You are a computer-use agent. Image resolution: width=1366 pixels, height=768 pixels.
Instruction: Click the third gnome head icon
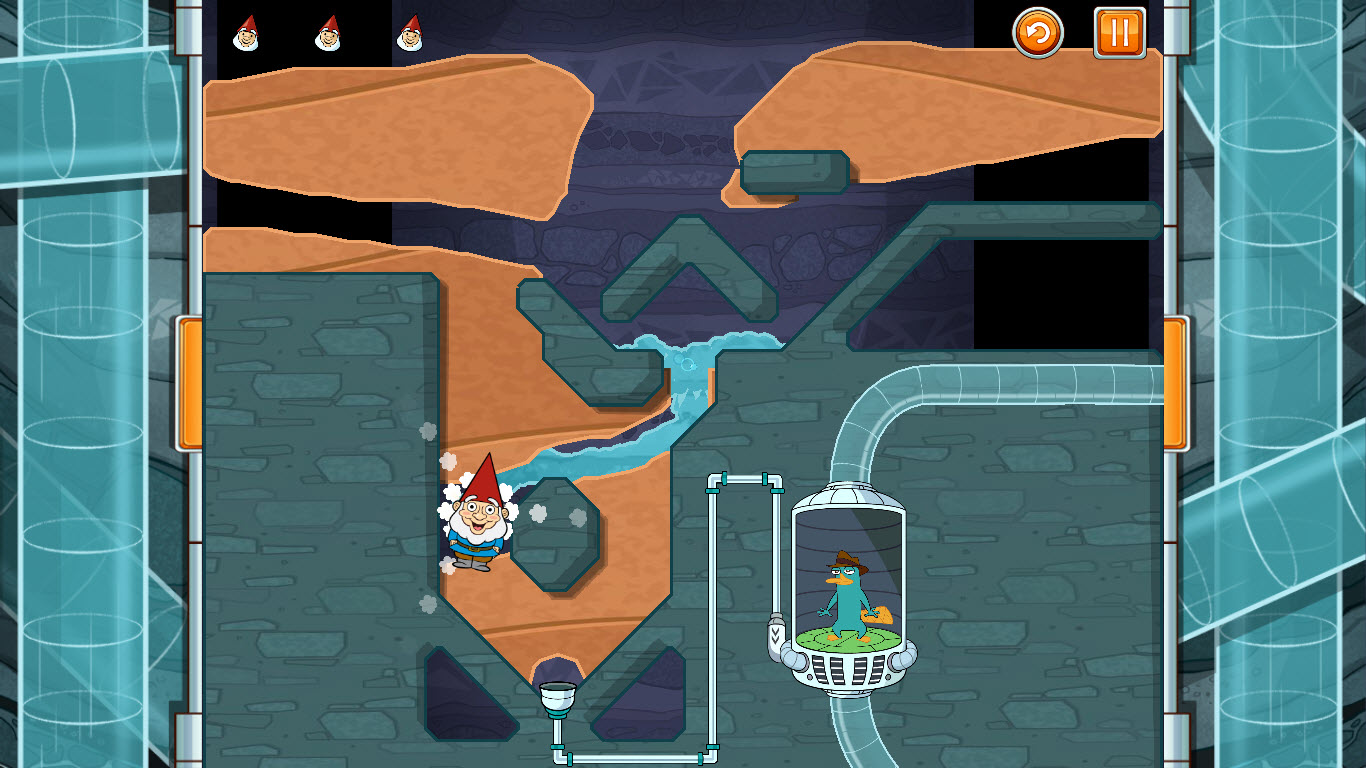pyautogui.click(x=408, y=35)
